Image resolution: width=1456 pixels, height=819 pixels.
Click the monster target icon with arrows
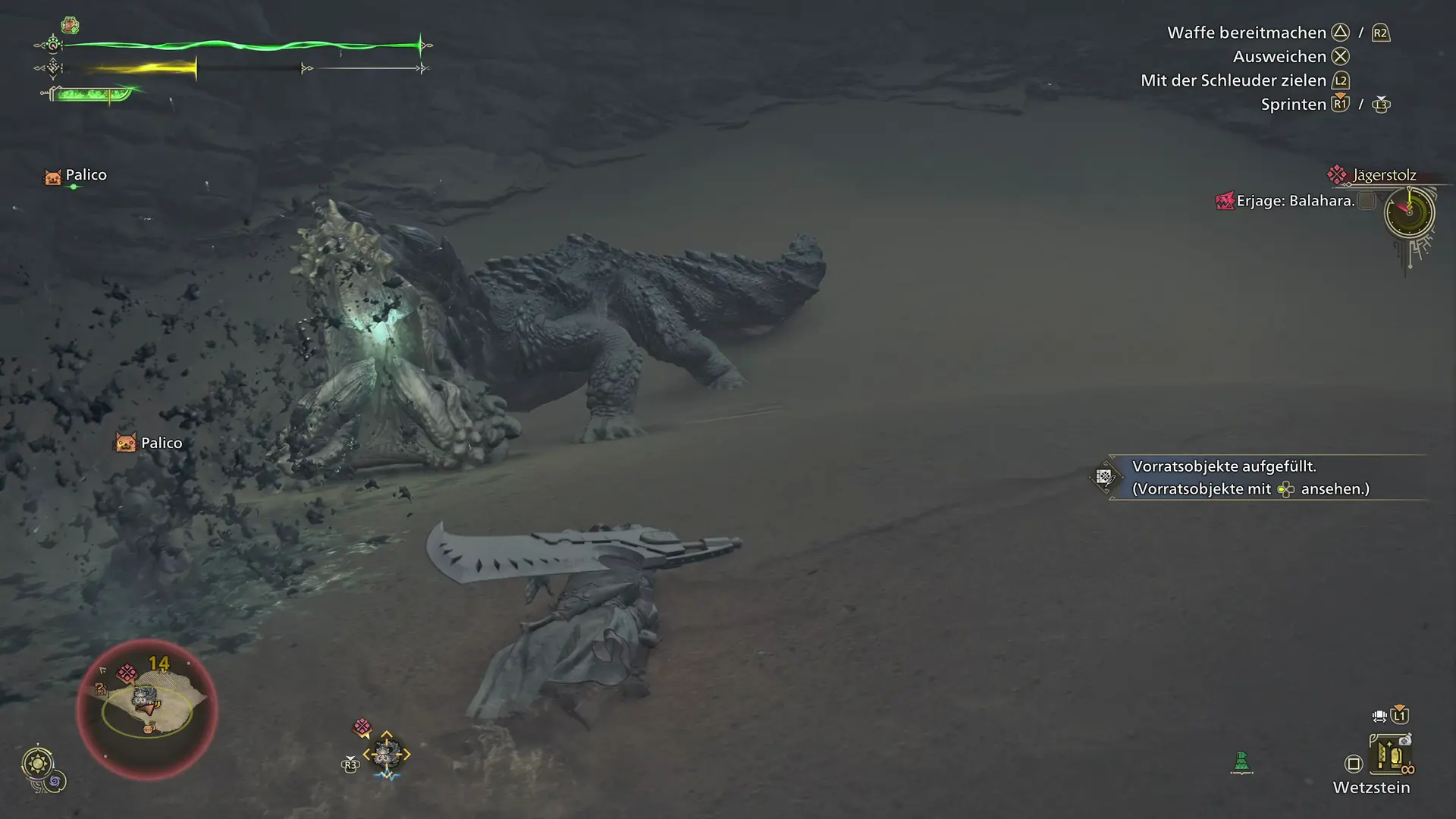coord(386,754)
